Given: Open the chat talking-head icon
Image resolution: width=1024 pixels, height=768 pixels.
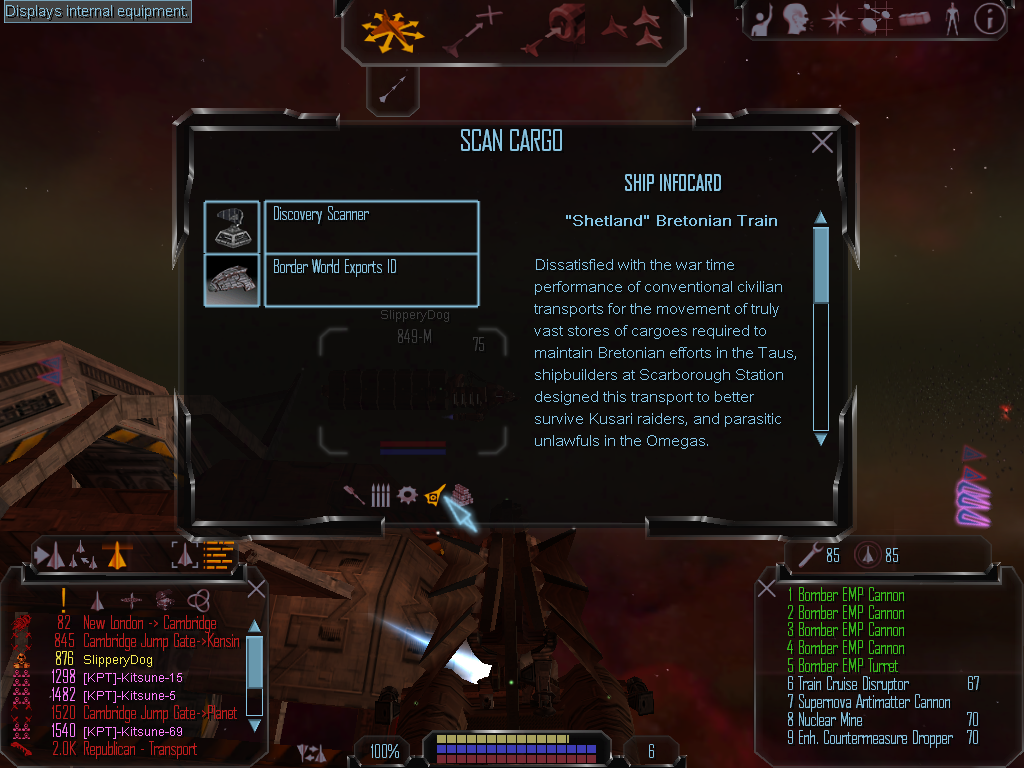Looking at the screenshot, I should click(795, 19).
